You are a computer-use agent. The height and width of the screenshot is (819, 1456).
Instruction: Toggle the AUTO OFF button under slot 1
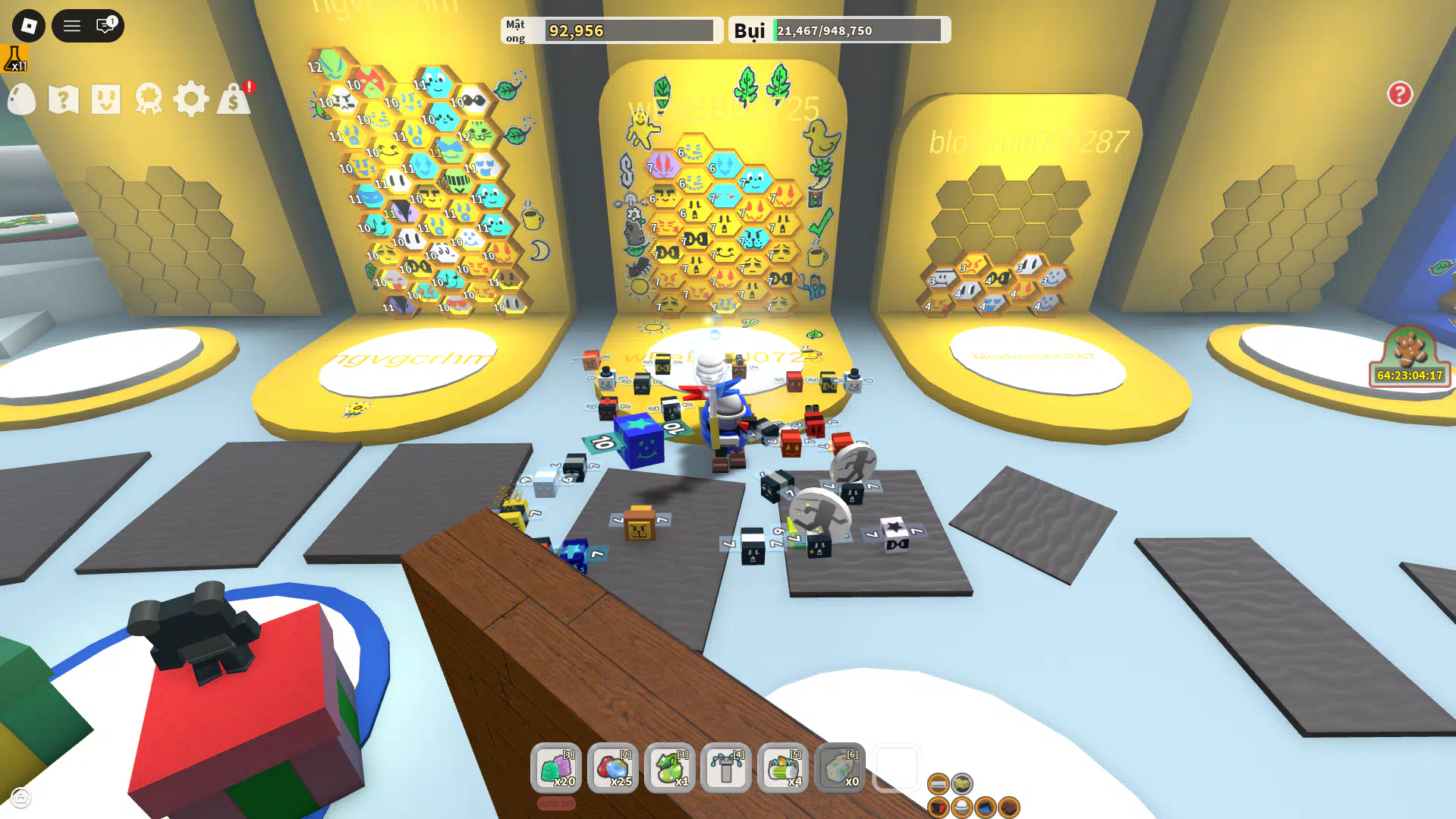(556, 804)
